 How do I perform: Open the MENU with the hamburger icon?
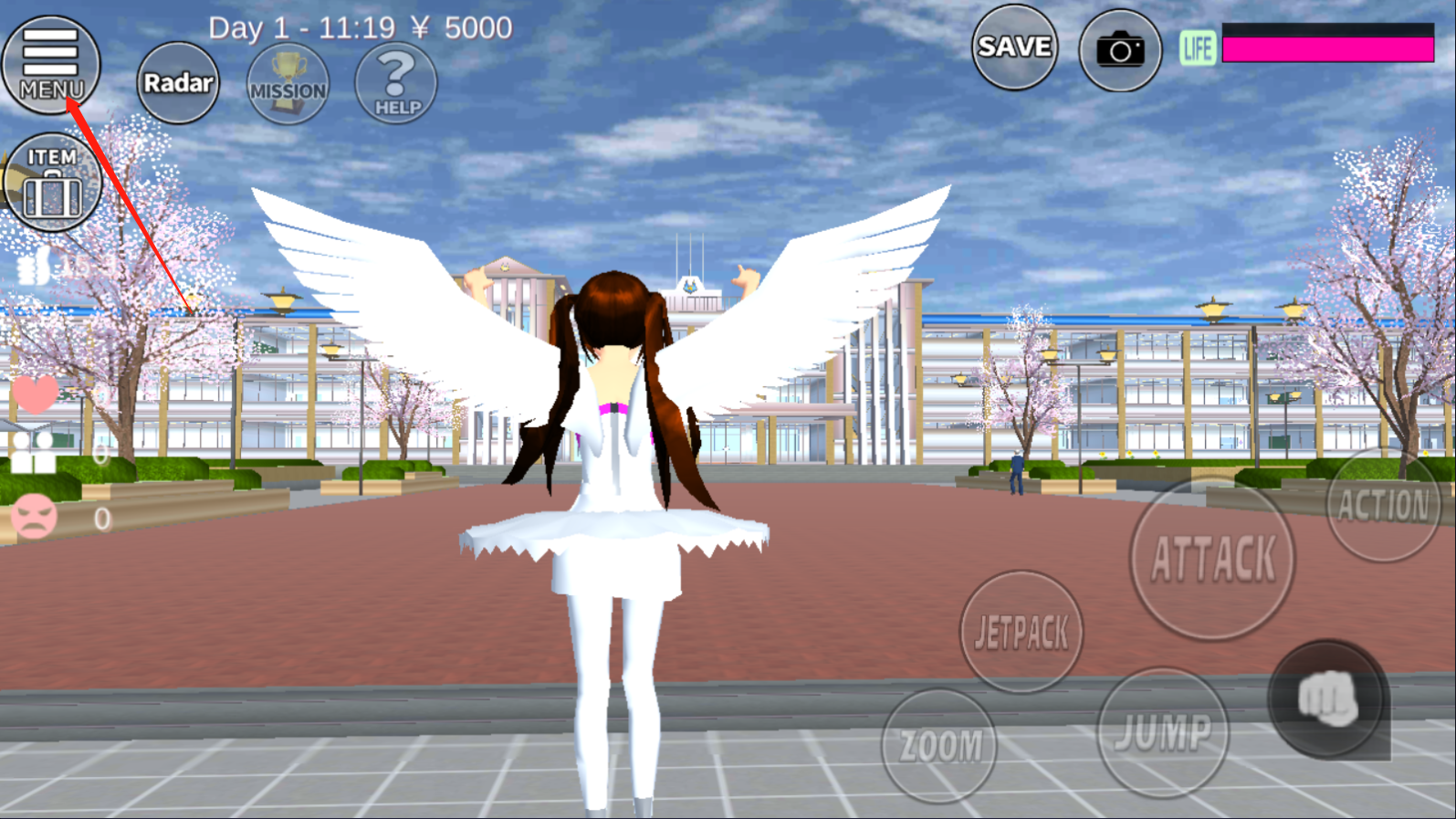pyautogui.click(x=52, y=59)
